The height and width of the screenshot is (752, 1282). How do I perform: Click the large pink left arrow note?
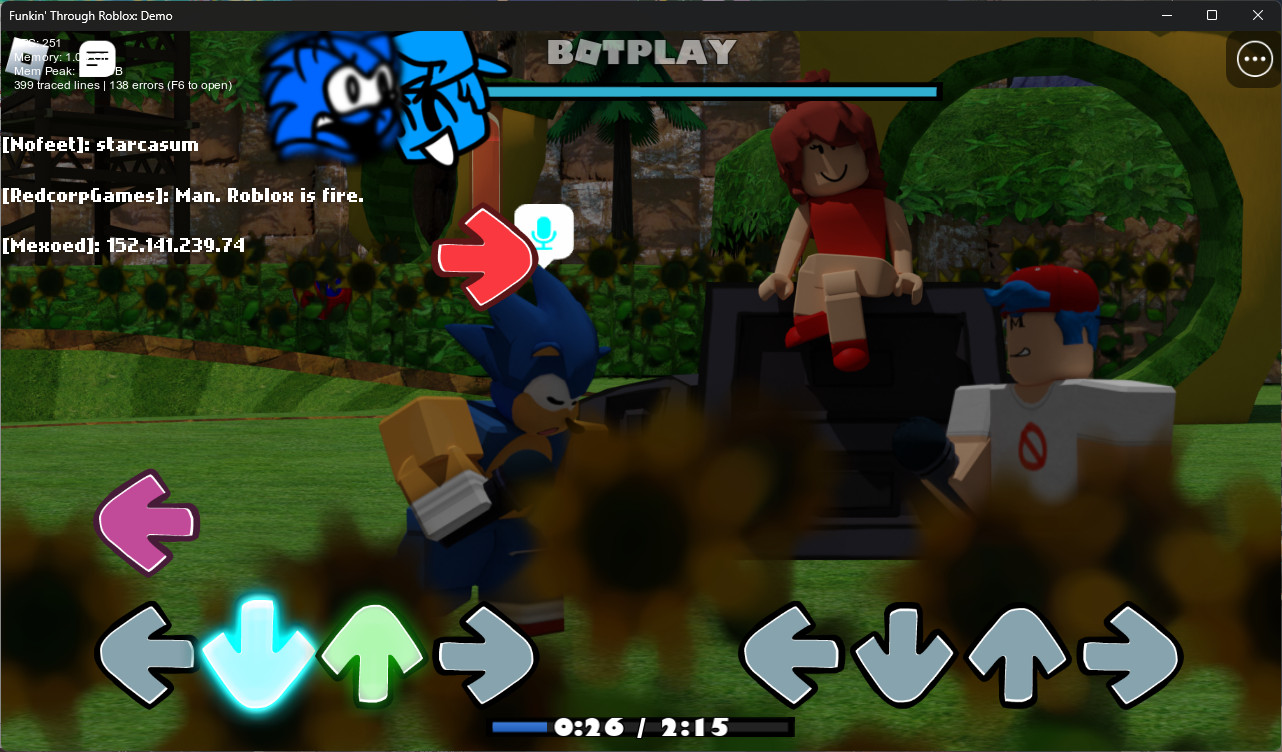pos(146,521)
